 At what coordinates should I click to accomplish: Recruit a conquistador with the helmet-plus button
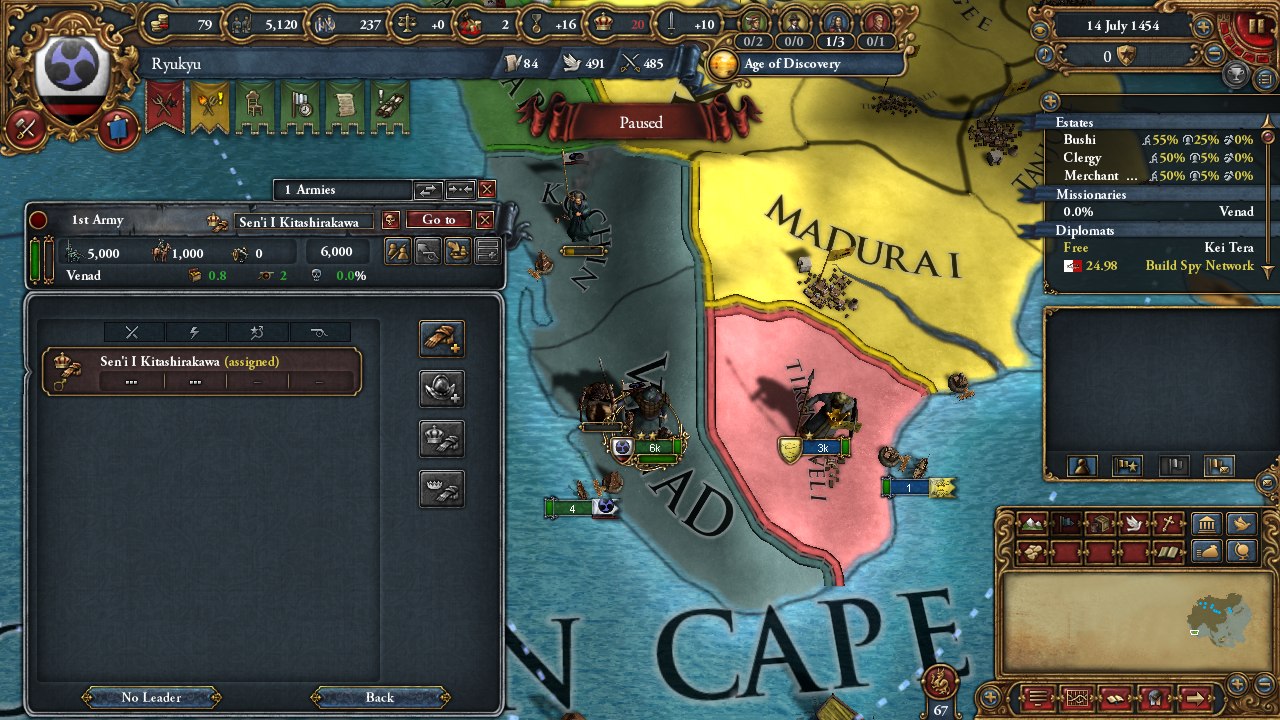point(441,389)
